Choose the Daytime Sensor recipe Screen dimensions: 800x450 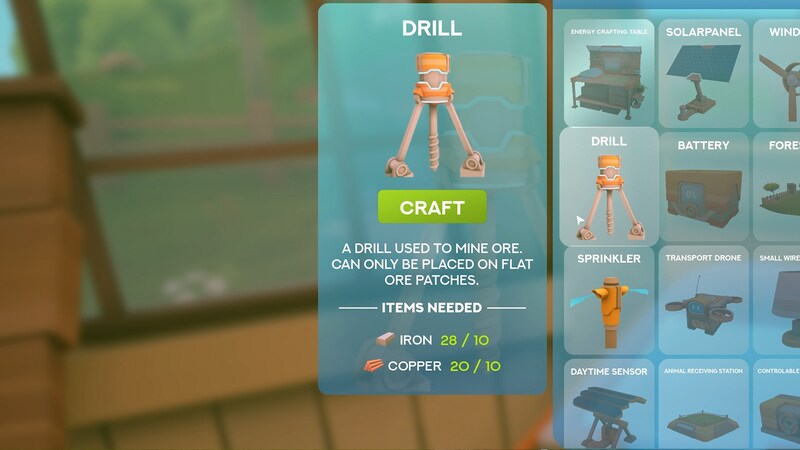[x=609, y=403]
